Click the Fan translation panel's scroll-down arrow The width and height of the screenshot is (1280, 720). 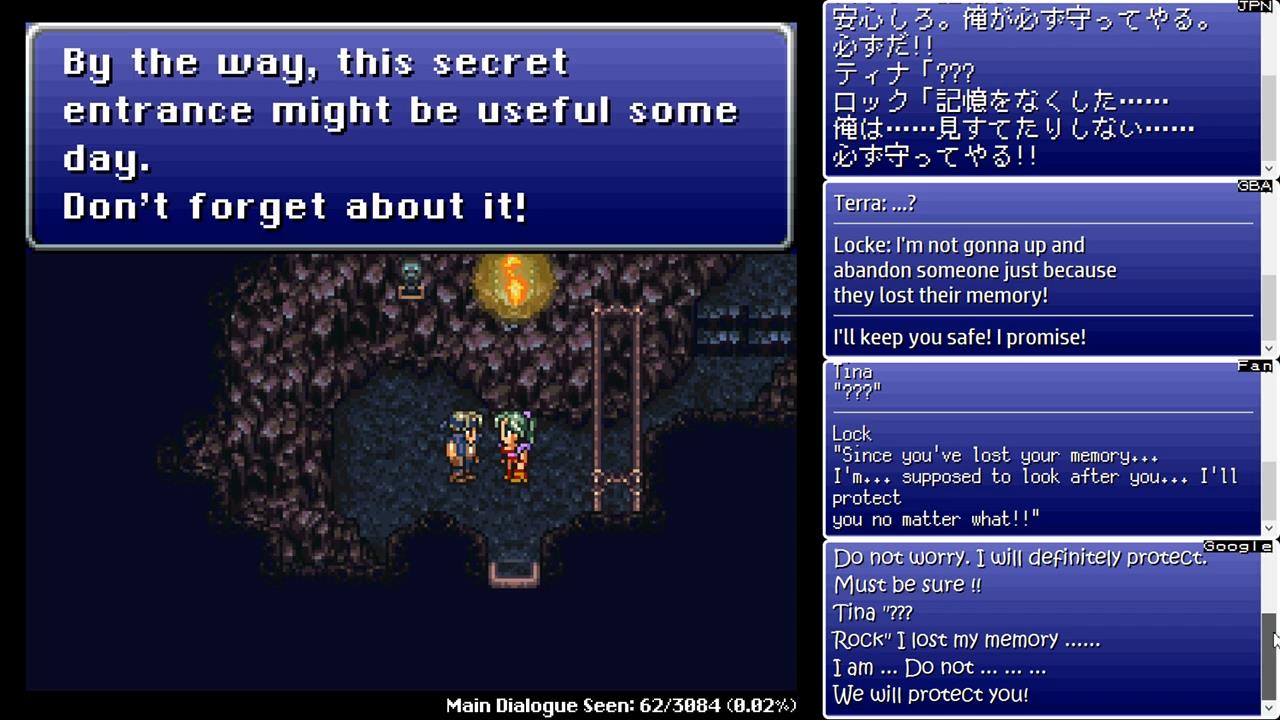(x=1270, y=528)
